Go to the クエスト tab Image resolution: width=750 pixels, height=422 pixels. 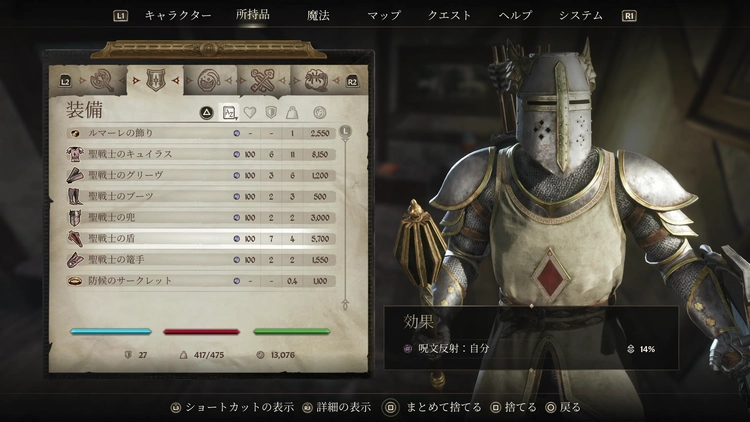point(450,16)
